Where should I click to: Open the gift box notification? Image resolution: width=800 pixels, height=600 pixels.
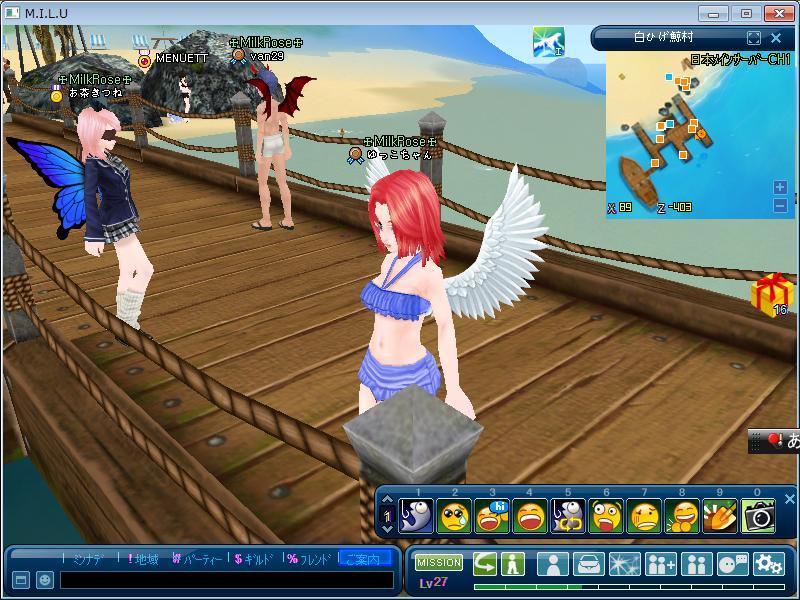click(771, 294)
